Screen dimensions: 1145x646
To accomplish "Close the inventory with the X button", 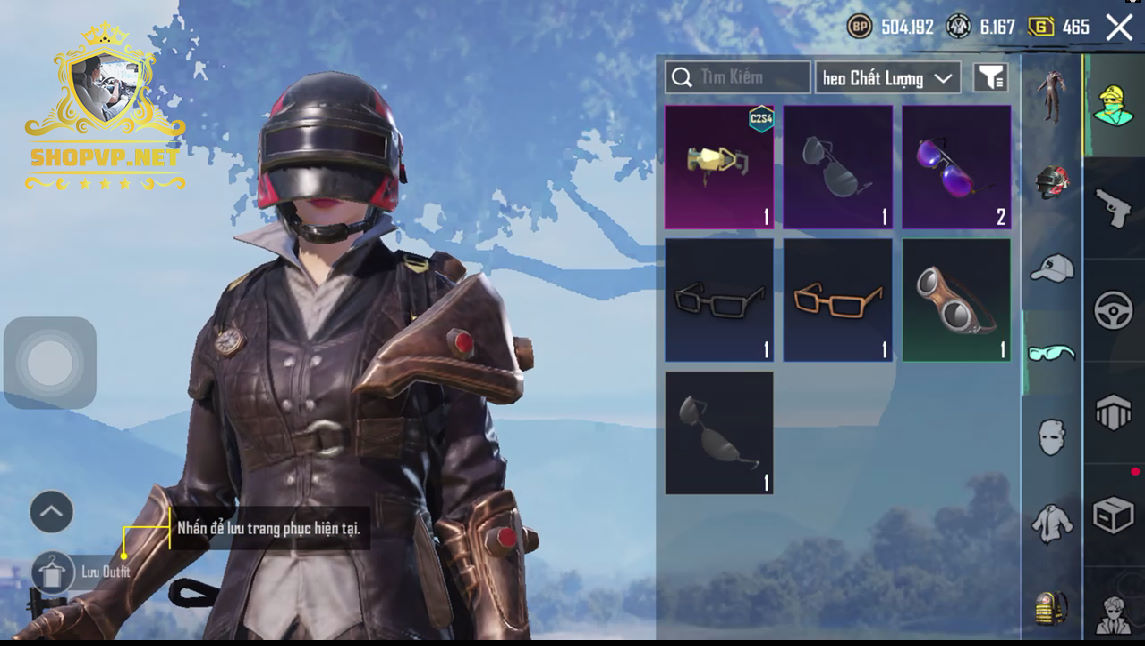I will pos(1119,27).
